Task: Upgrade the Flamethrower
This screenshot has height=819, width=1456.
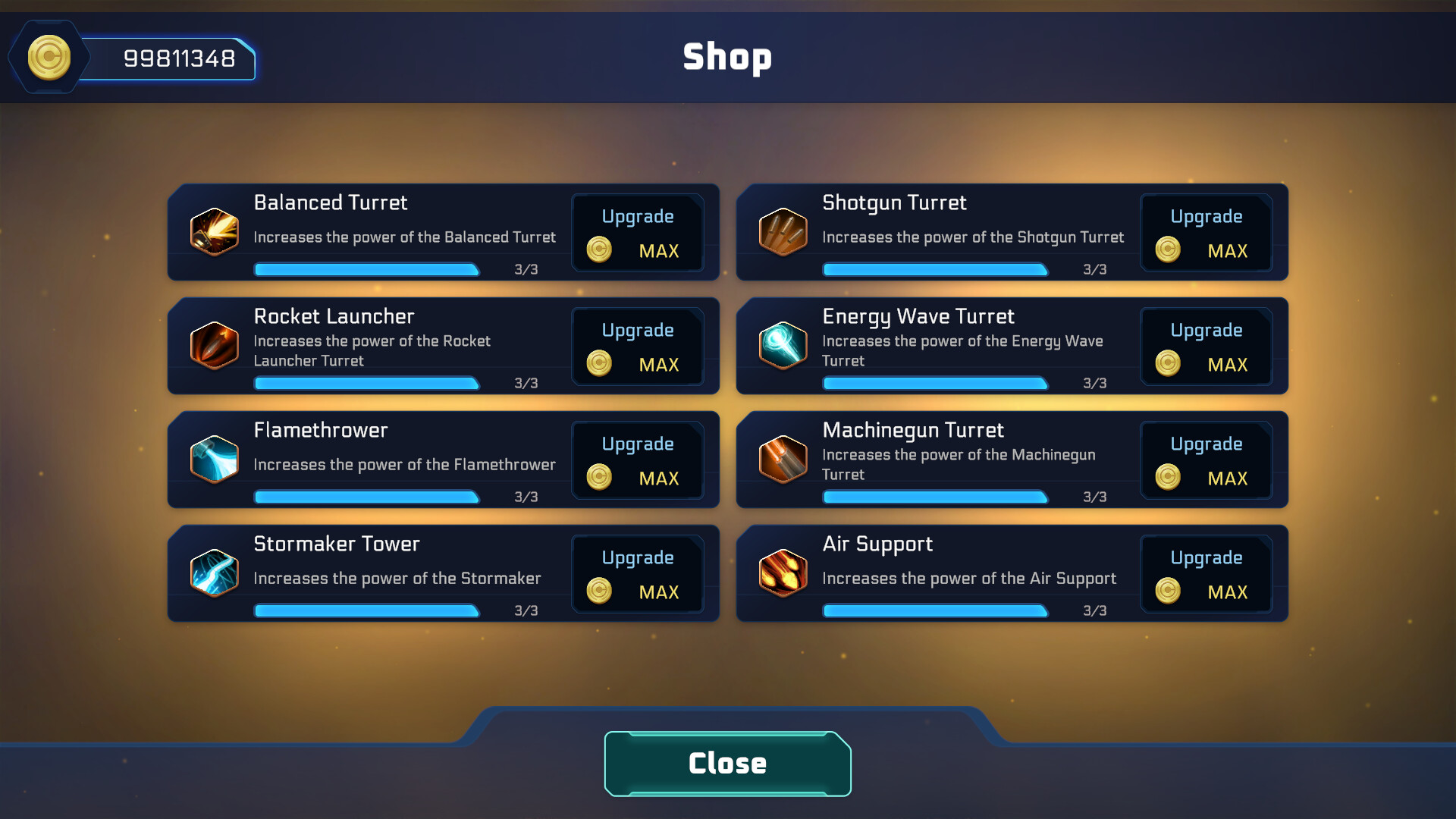Action: click(637, 460)
